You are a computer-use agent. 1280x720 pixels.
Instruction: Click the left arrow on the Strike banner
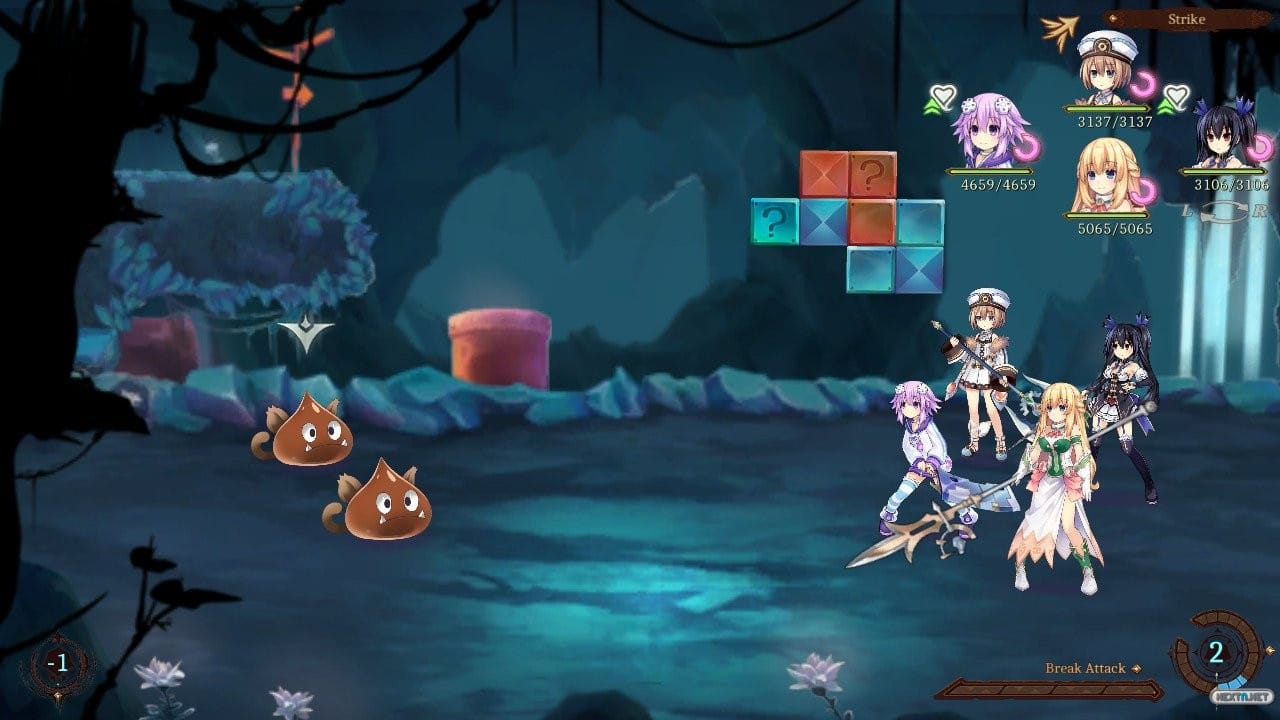point(1112,17)
